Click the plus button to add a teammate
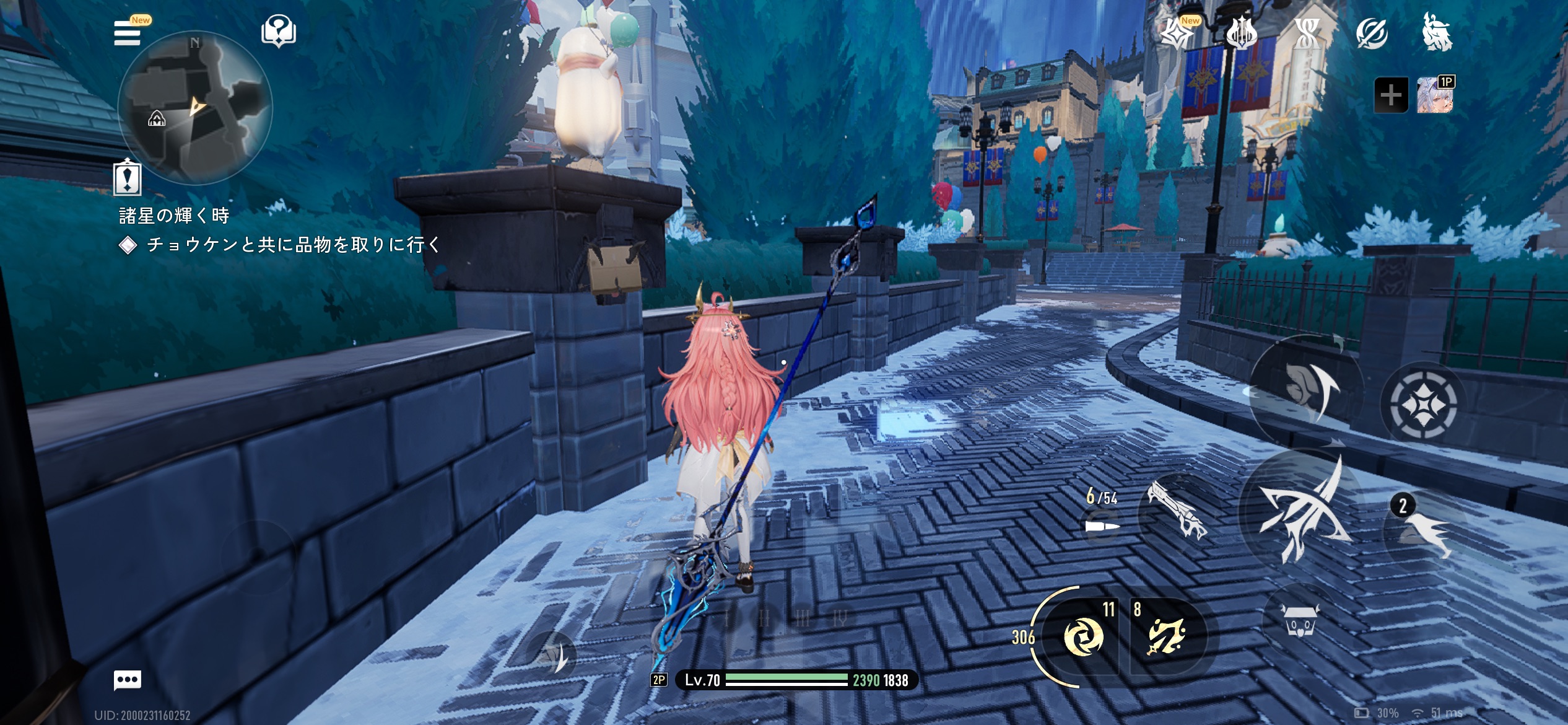 (1391, 95)
